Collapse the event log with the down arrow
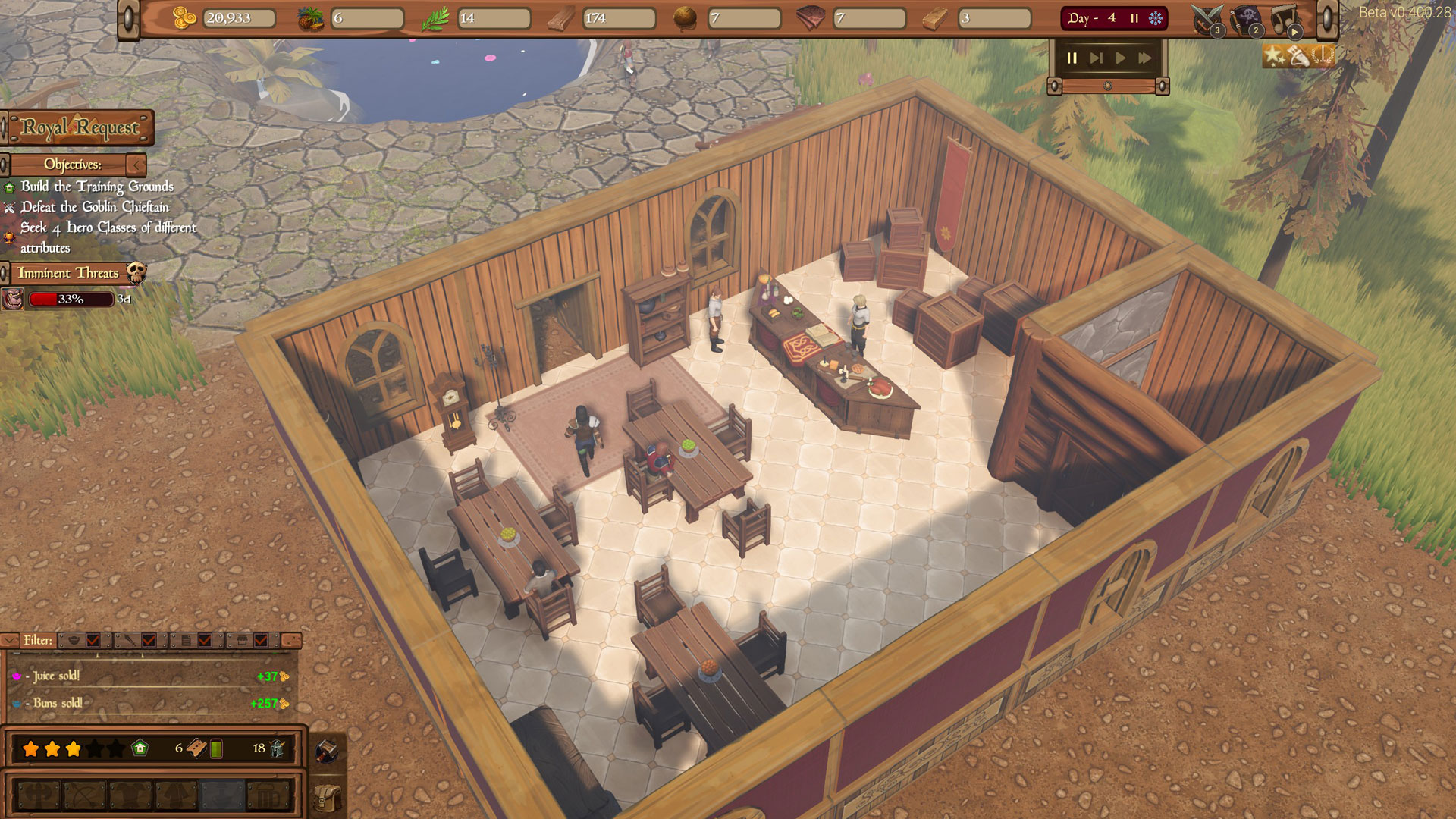Viewport: 1456px width, 819px height. [10, 641]
